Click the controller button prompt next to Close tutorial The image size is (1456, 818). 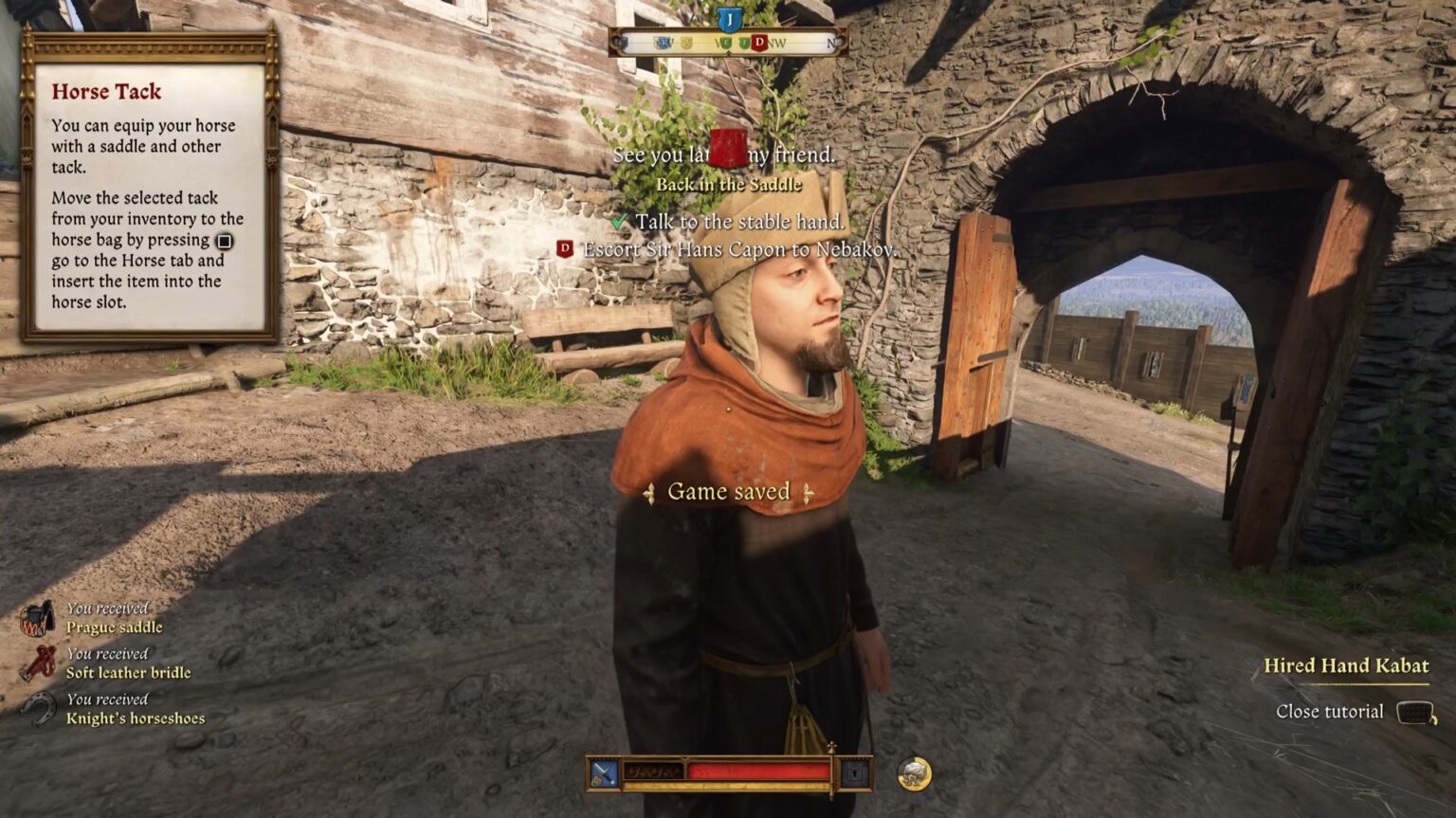(x=1415, y=710)
